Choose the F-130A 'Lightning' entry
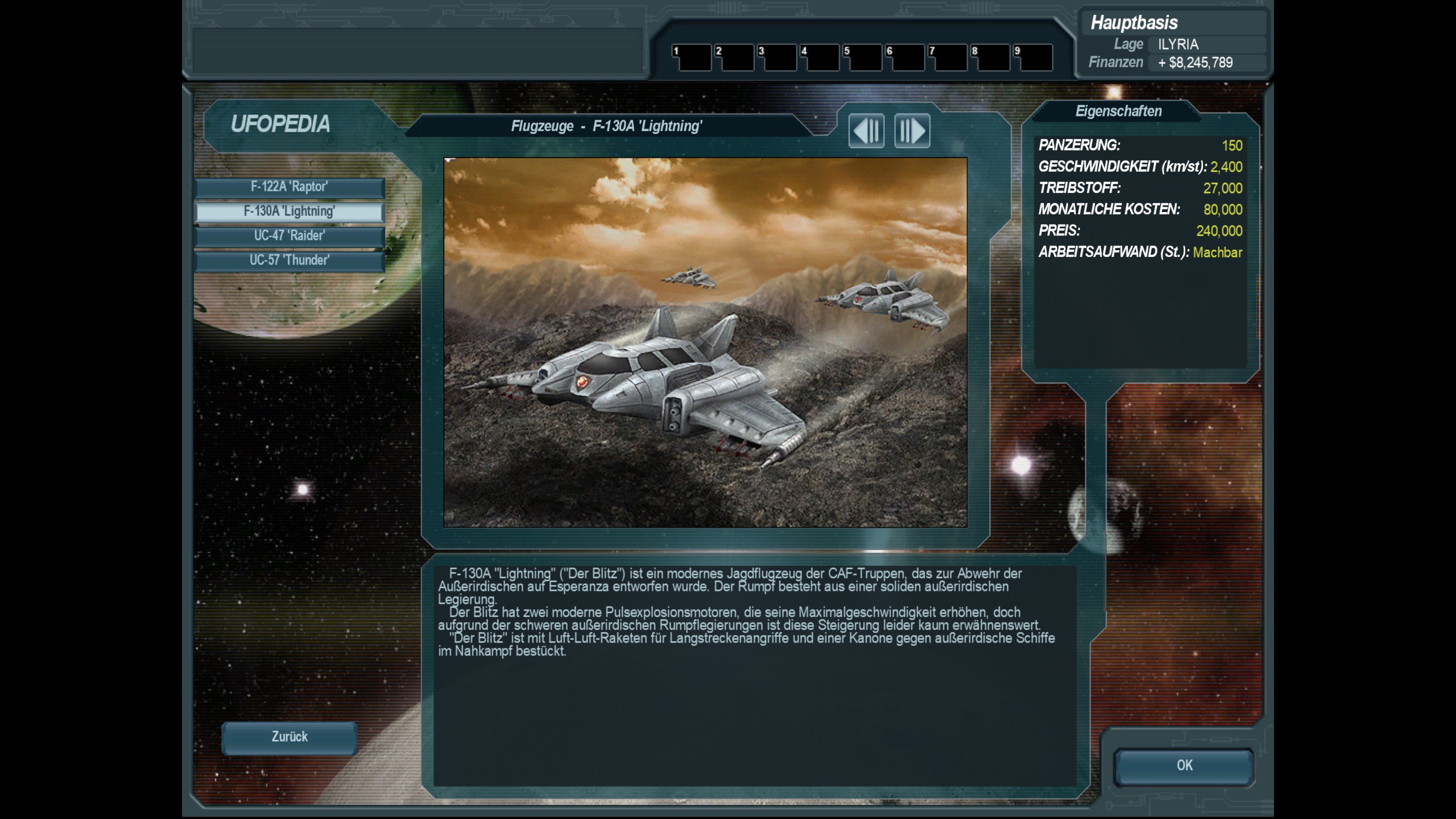The width and height of the screenshot is (1456, 819). [289, 212]
